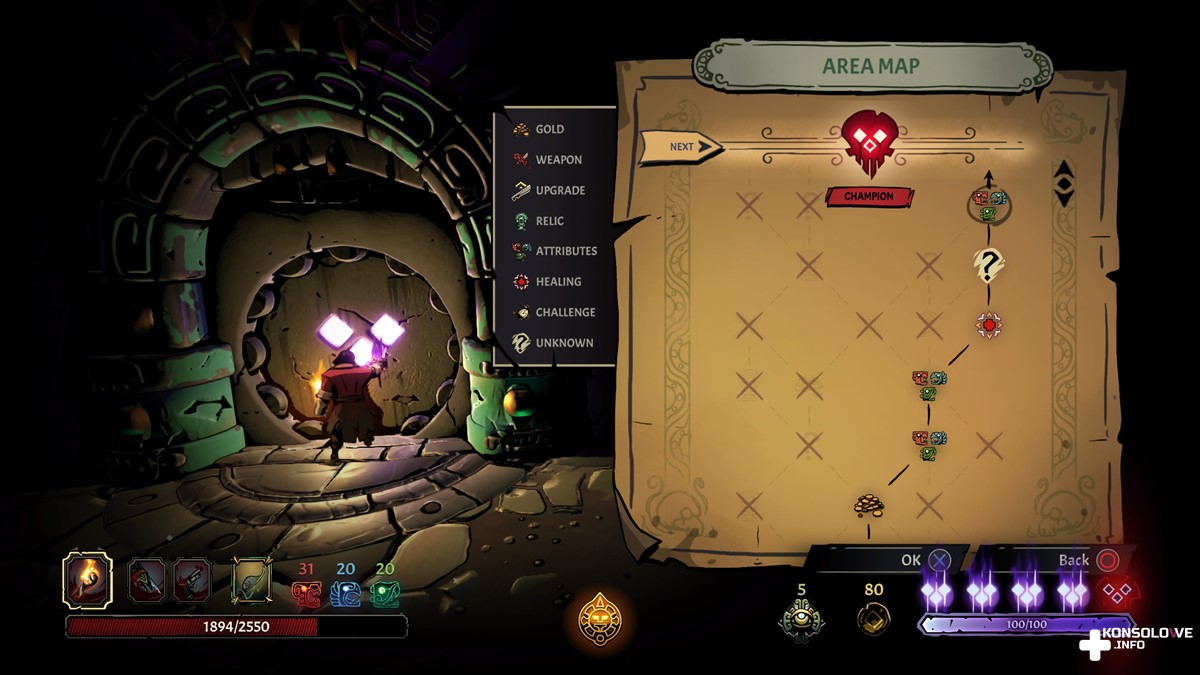Image resolution: width=1200 pixels, height=675 pixels.
Task: Select the gold coin pile room node
Action: point(868,504)
